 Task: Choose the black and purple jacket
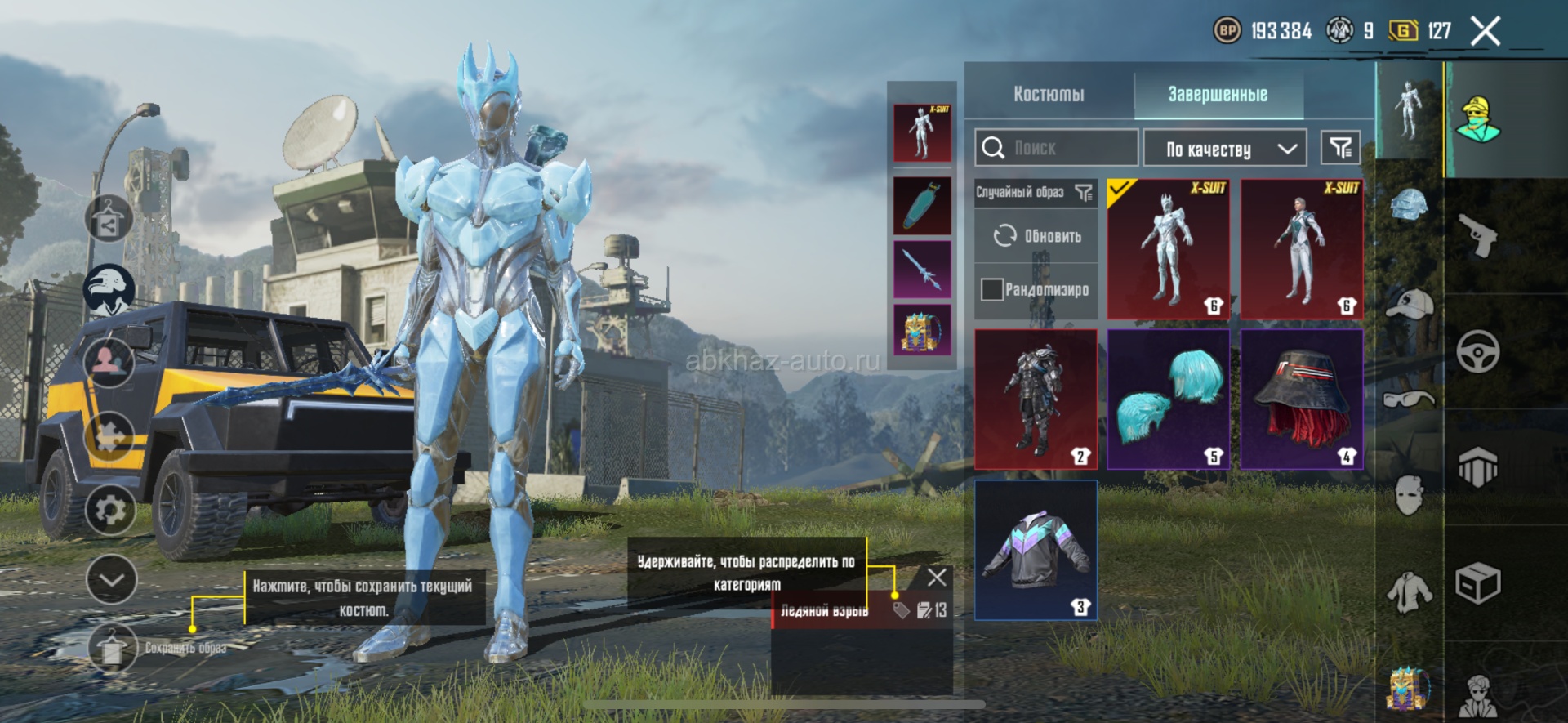1036,550
